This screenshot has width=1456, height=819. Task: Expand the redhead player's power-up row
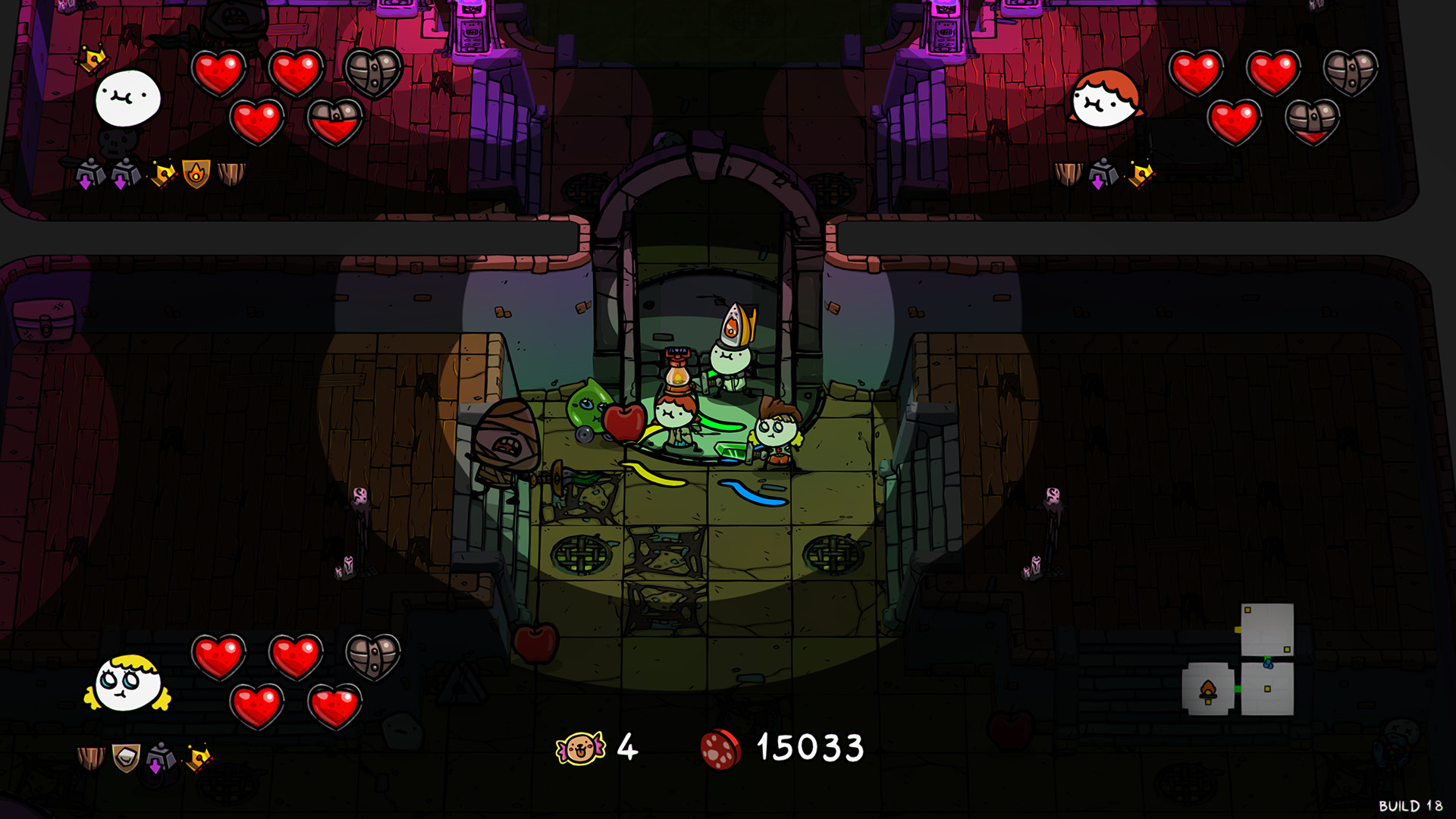coord(1103,173)
